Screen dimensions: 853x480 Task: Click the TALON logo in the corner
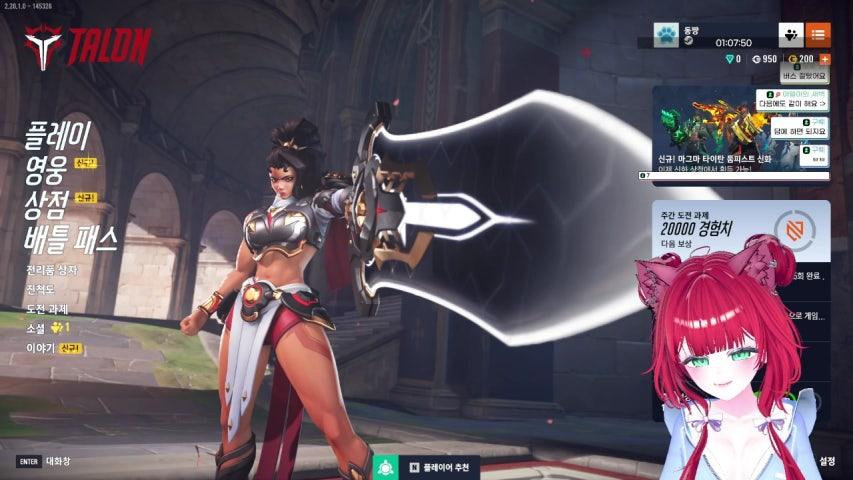(x=88, y=46)
